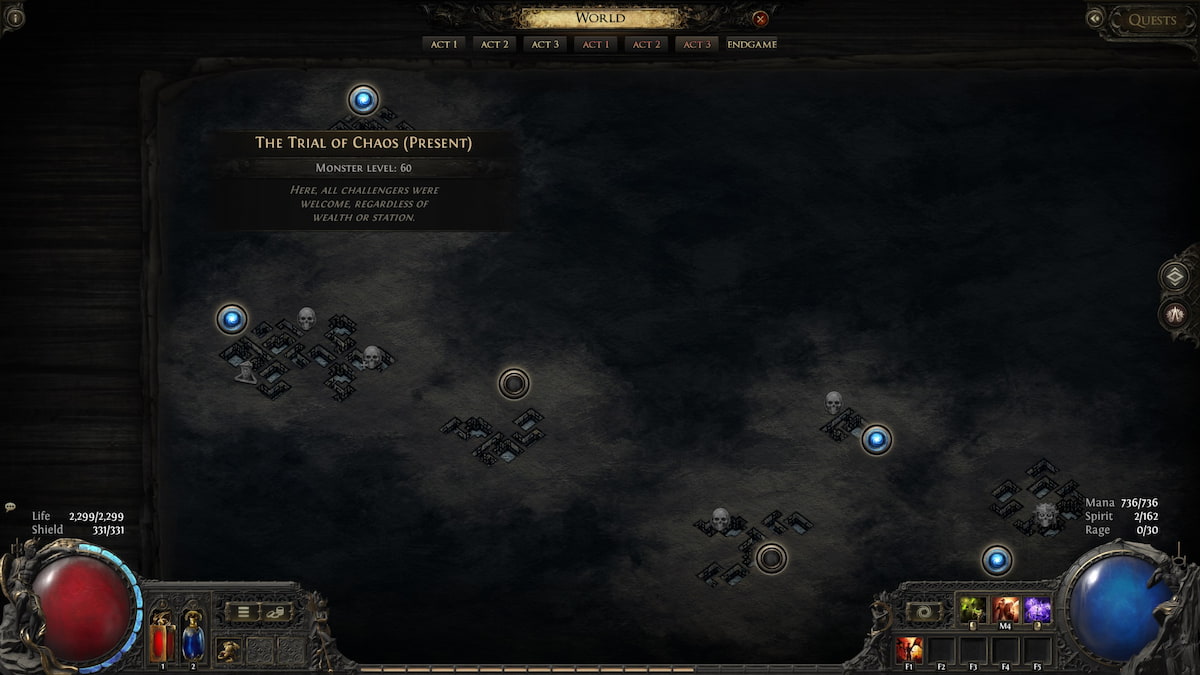
Task: Click the arrow beside the Quests button
Action: click(x=1096, y=18)
